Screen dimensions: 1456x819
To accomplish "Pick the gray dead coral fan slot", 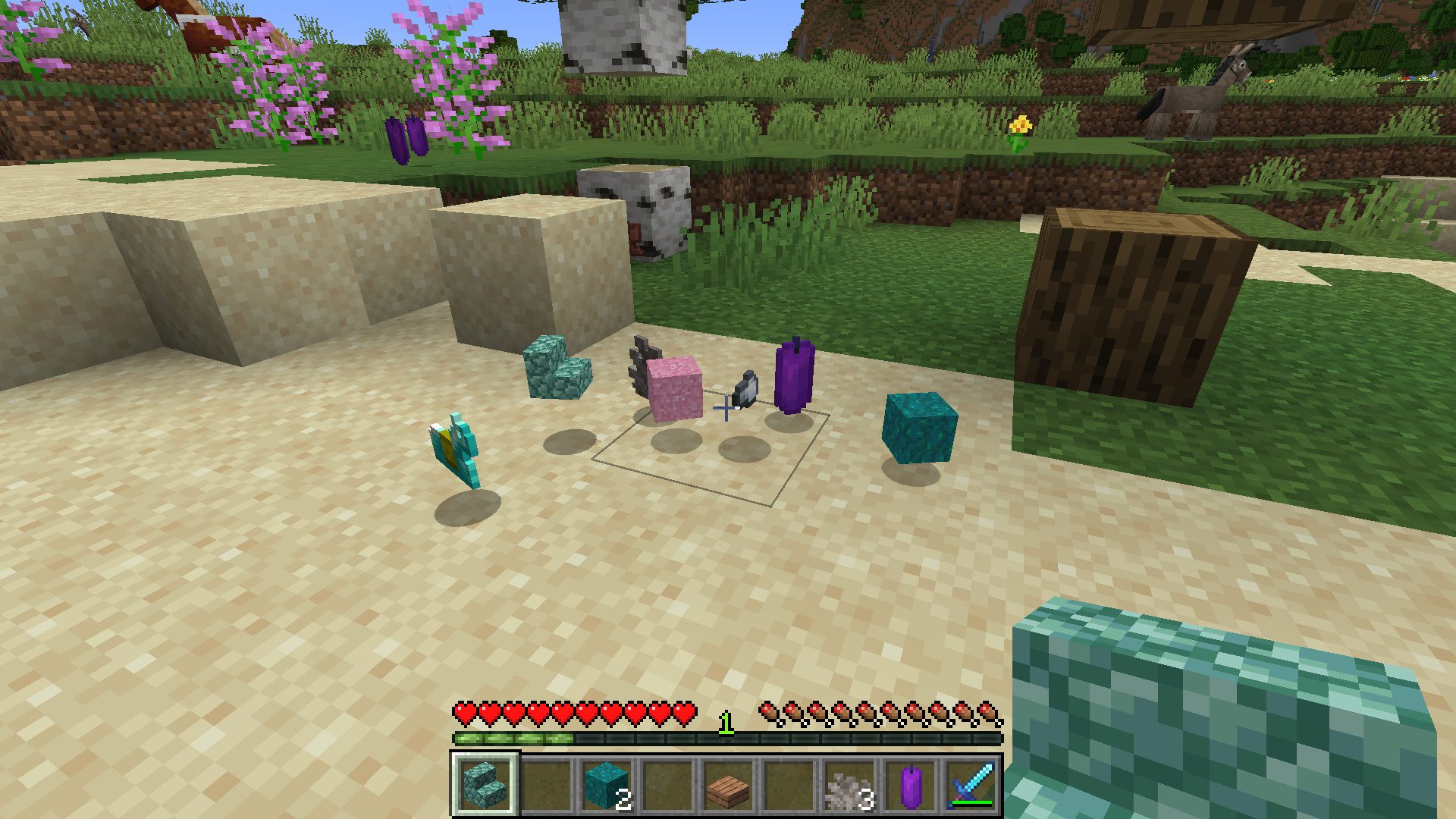I will pos(849,786).
